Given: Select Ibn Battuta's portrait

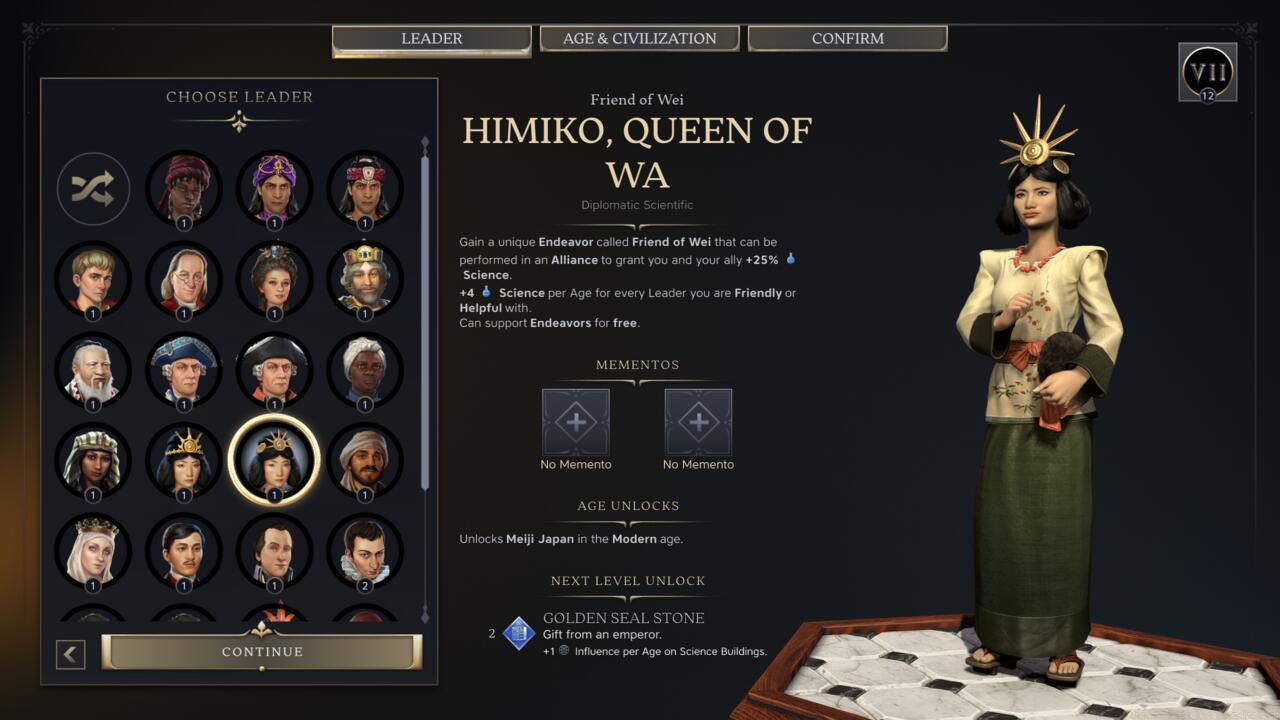Looking at the screenshot, I should click(x=364, y=459).
